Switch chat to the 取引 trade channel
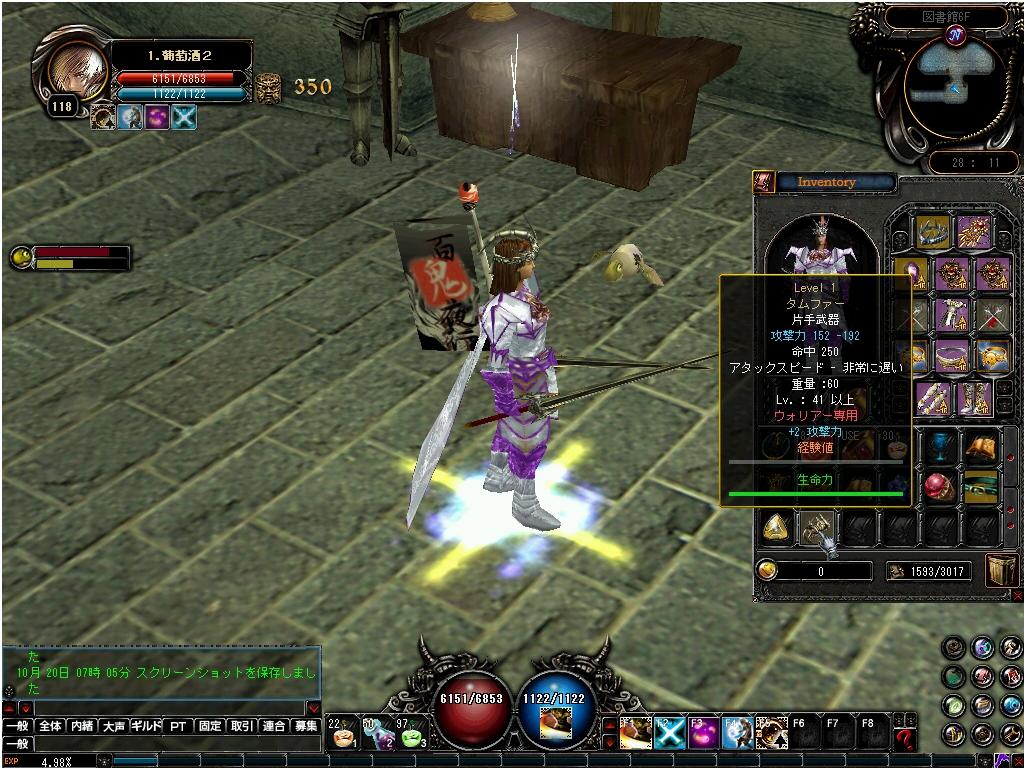 241,726
